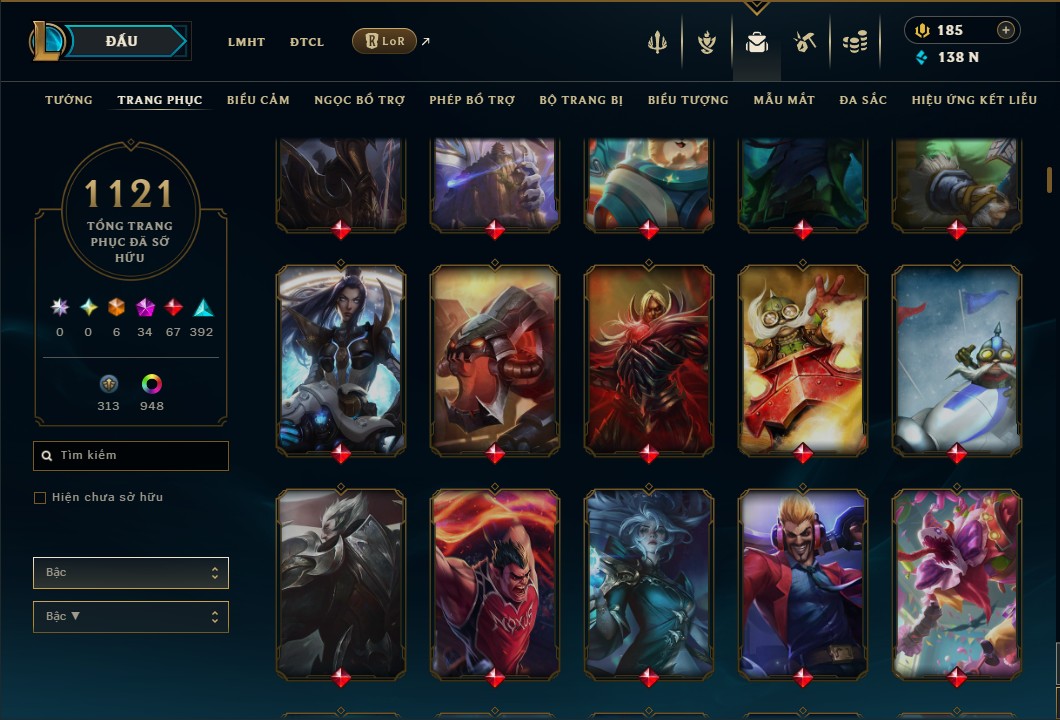Show the BIỂU TƯỢNG icons tab
The image size is (1060, 720).
(688, 100)
